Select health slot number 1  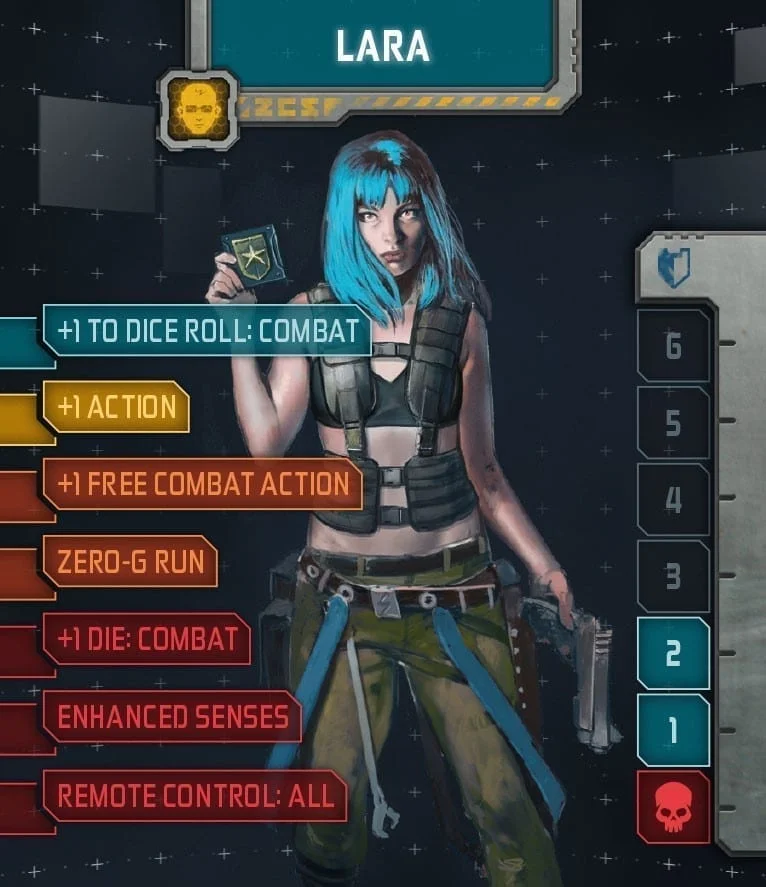(x=673, y=731)
